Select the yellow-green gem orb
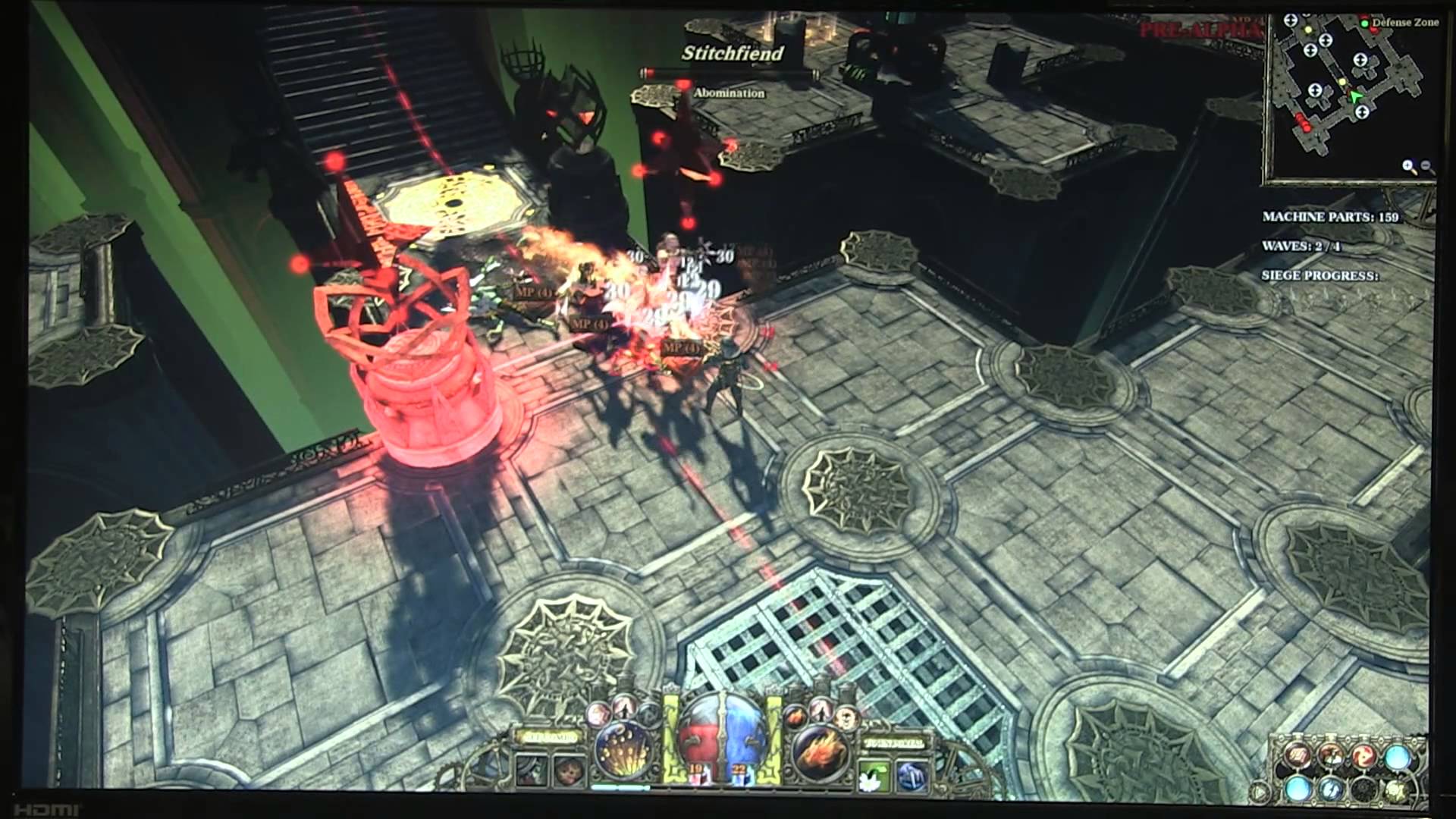The image size is (1456, 819). (x=1395, y=790)
